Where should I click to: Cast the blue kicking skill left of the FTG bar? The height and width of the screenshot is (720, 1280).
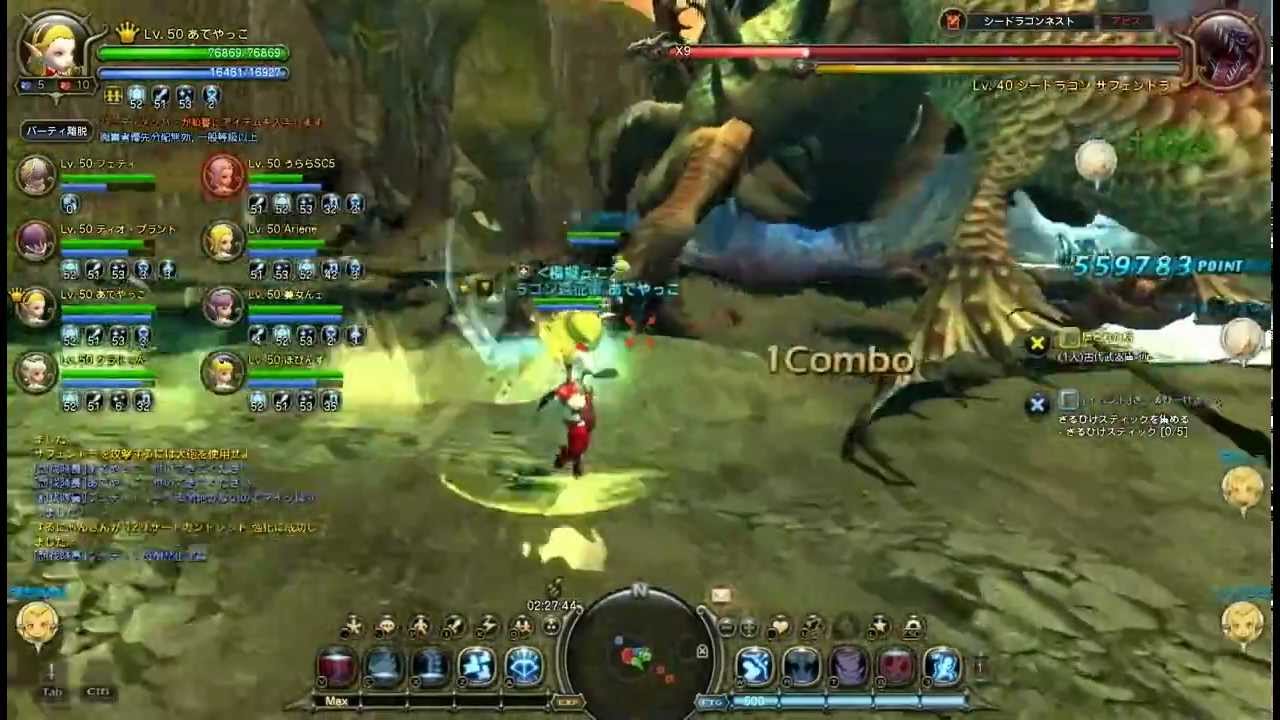point(753,667)
